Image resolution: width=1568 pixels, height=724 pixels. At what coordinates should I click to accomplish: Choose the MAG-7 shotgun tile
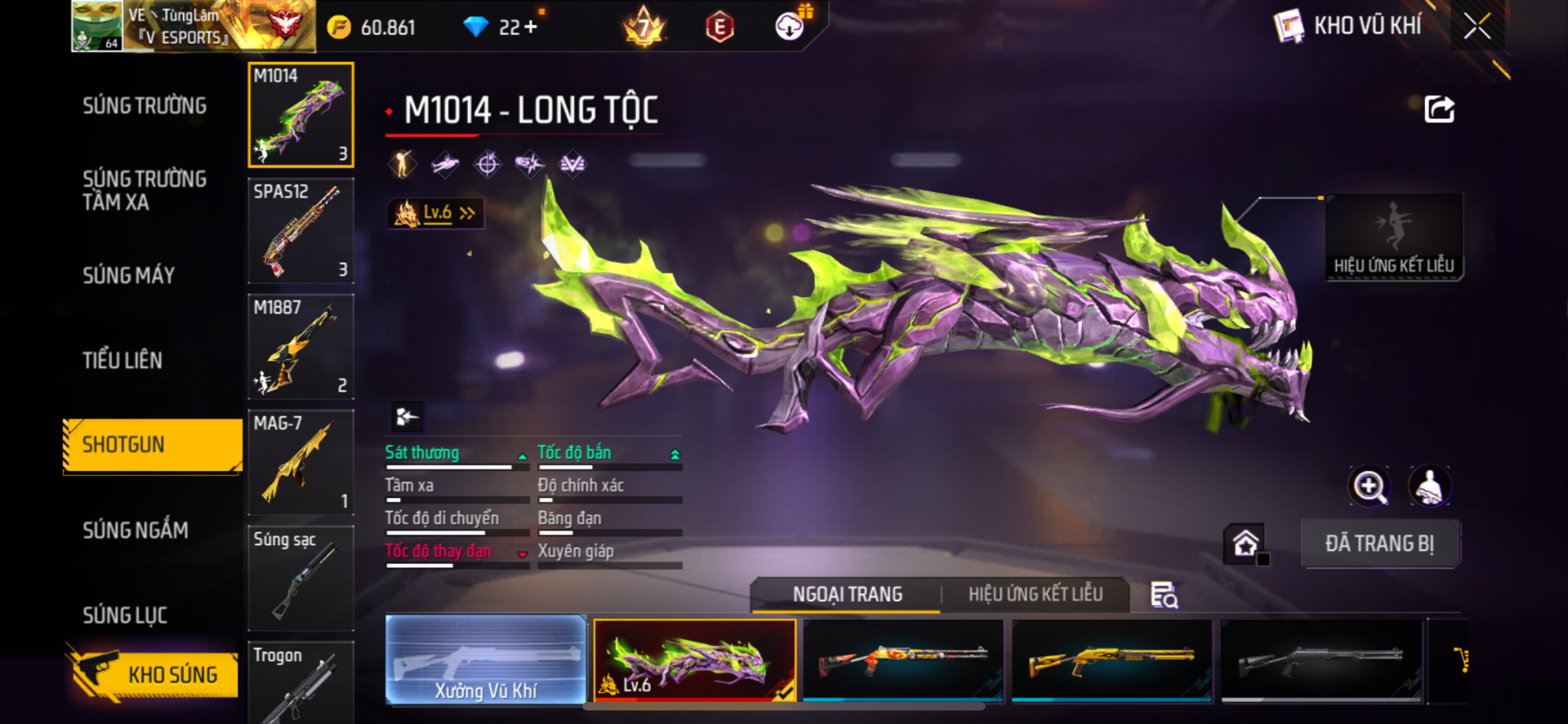click(301, 463)
